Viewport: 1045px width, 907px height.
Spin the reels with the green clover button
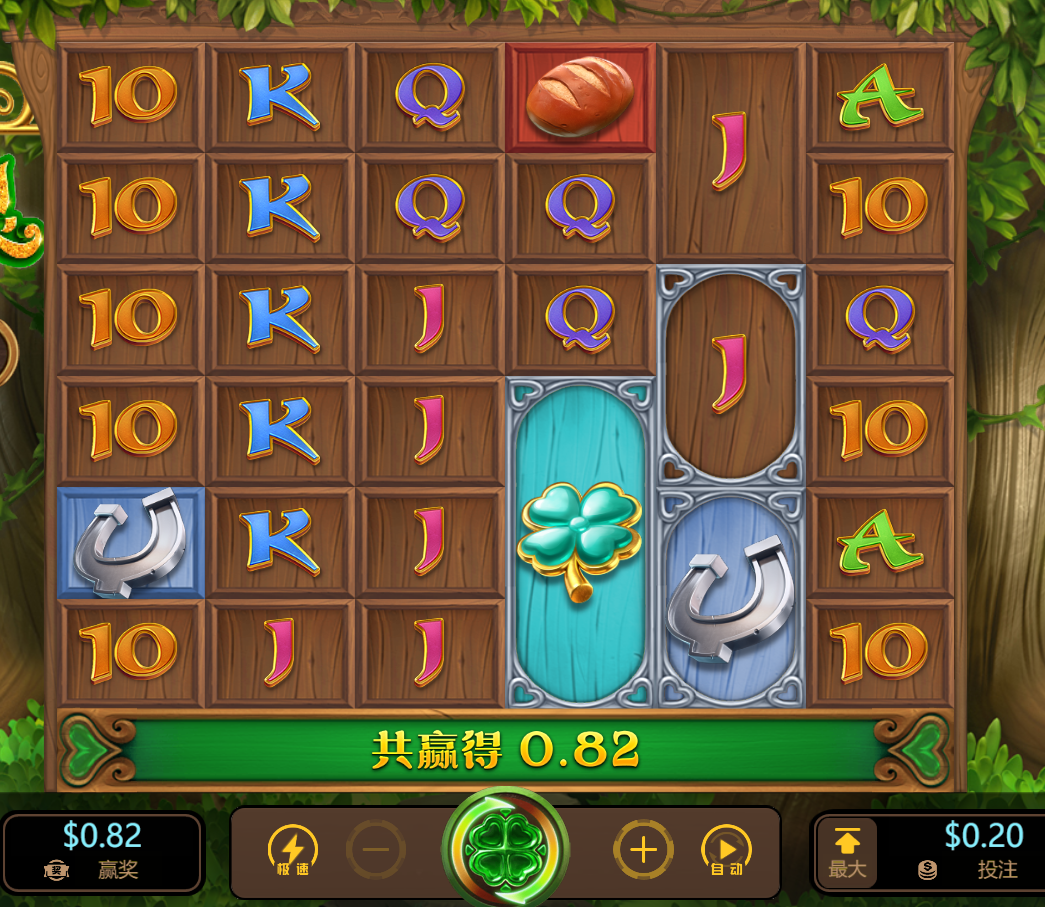[505, 851]
